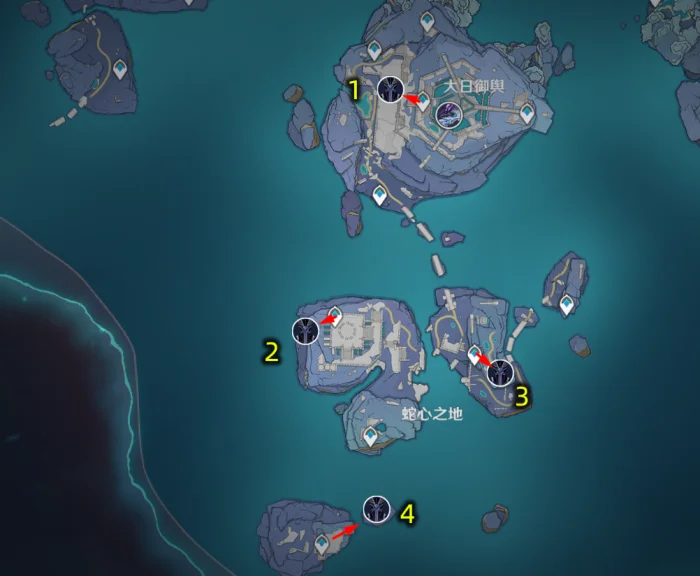
Task: Select the circular marker labeled 2
Action: (306, 330)
